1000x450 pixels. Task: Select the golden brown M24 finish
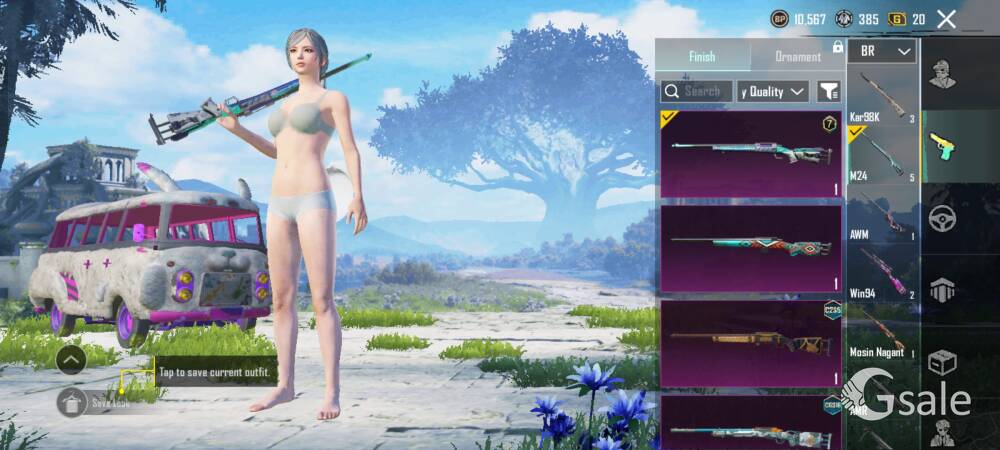click(751, 343)
